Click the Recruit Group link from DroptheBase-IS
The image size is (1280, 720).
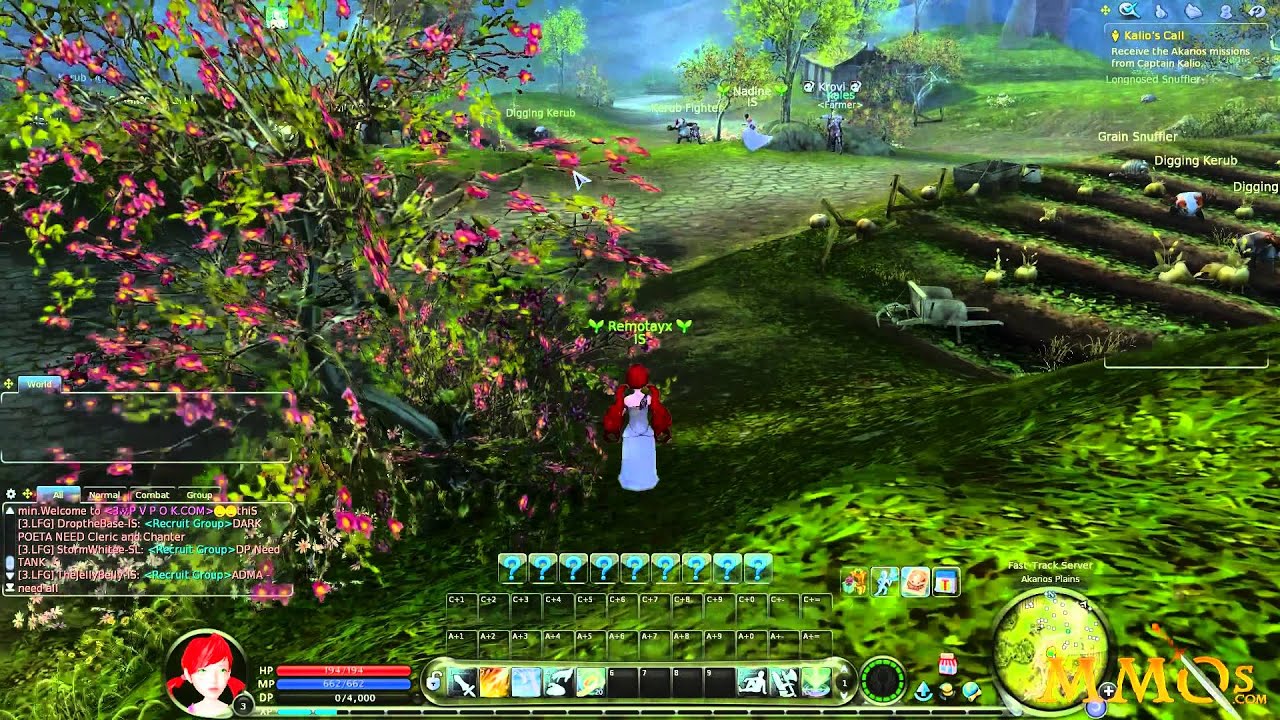(187, 522)
